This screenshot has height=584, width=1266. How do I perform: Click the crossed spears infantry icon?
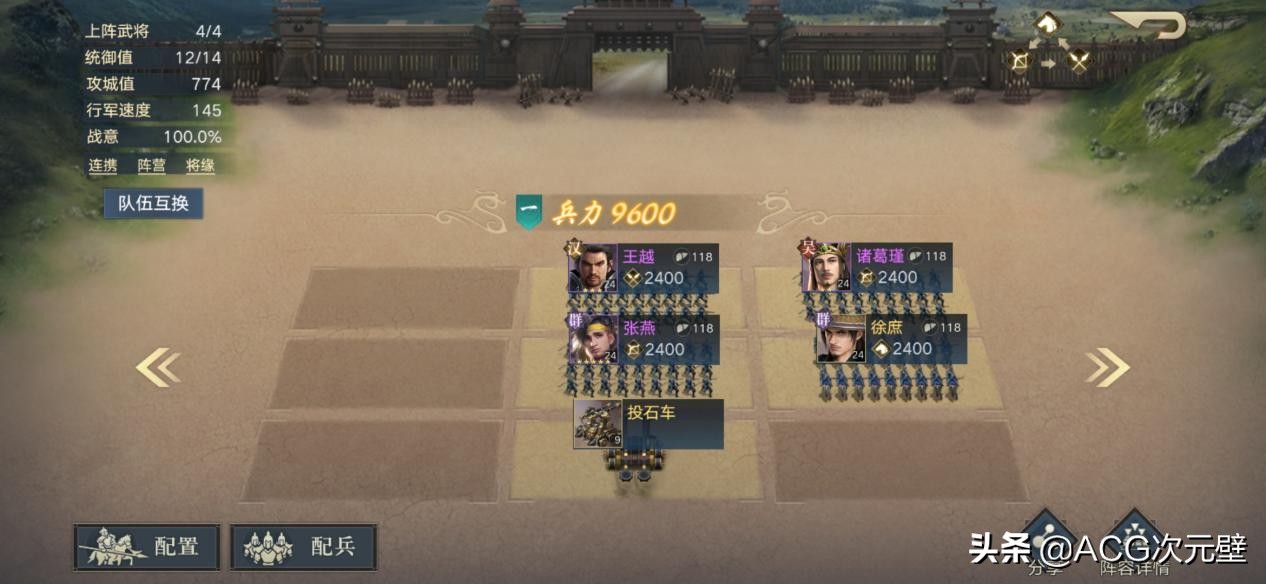(1078, 61)
